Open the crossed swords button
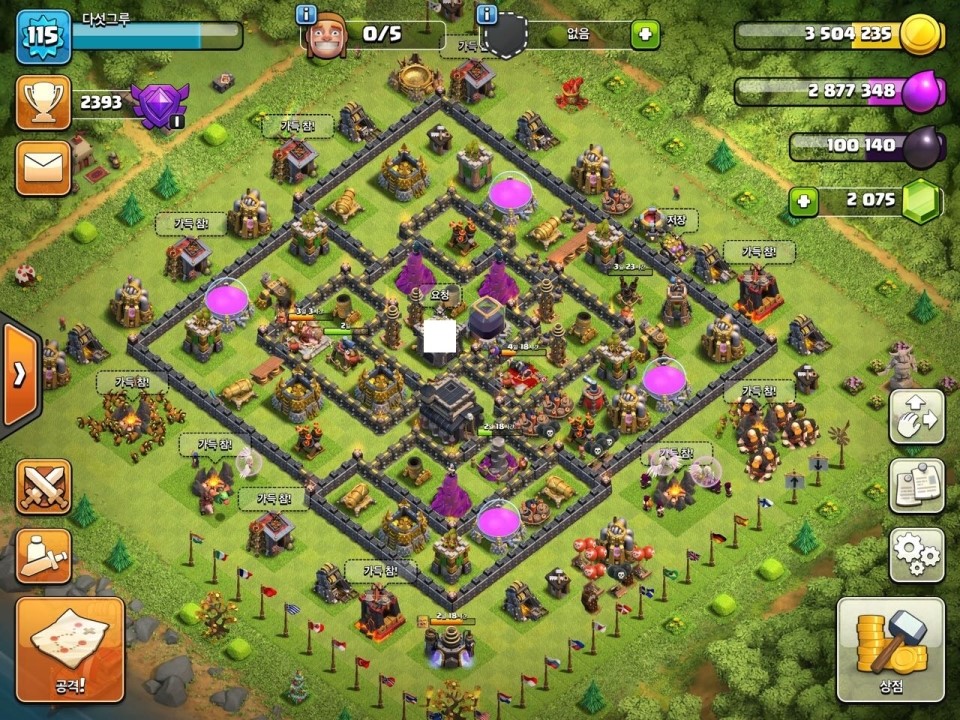This screenshot has width=960, height=720. 43,487
